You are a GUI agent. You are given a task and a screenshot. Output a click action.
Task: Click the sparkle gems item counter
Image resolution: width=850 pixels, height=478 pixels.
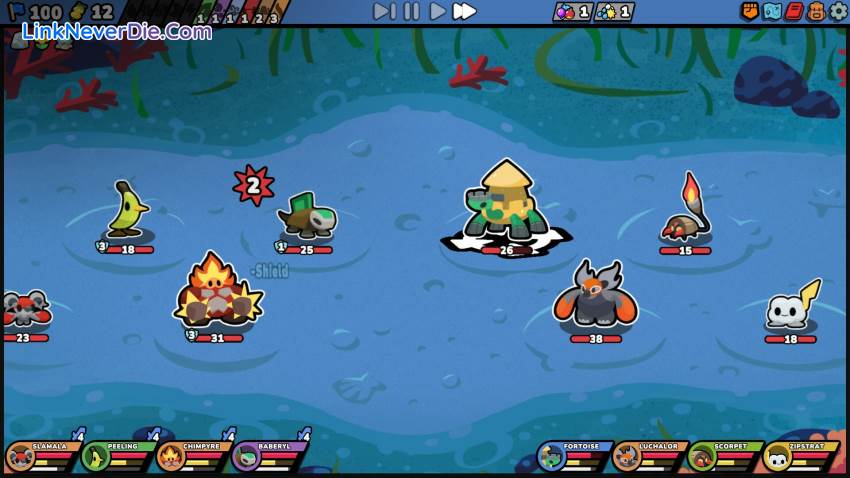point(614,12)
